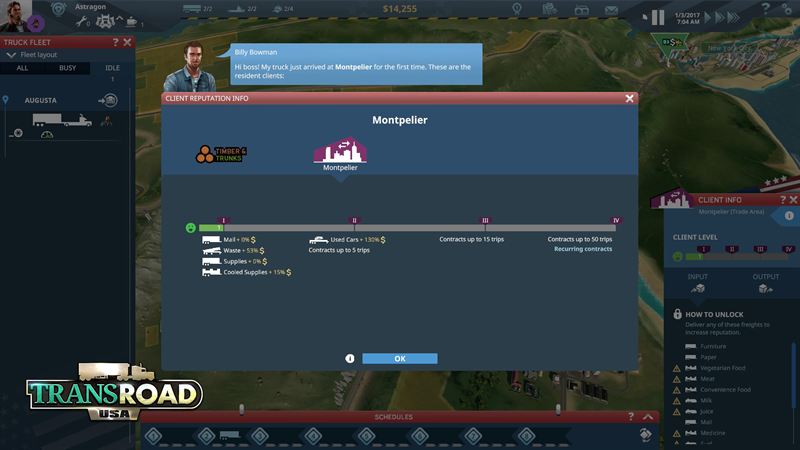Switch to the BUSY trucks tab
The image size is (800, 450).
[67, 68]
